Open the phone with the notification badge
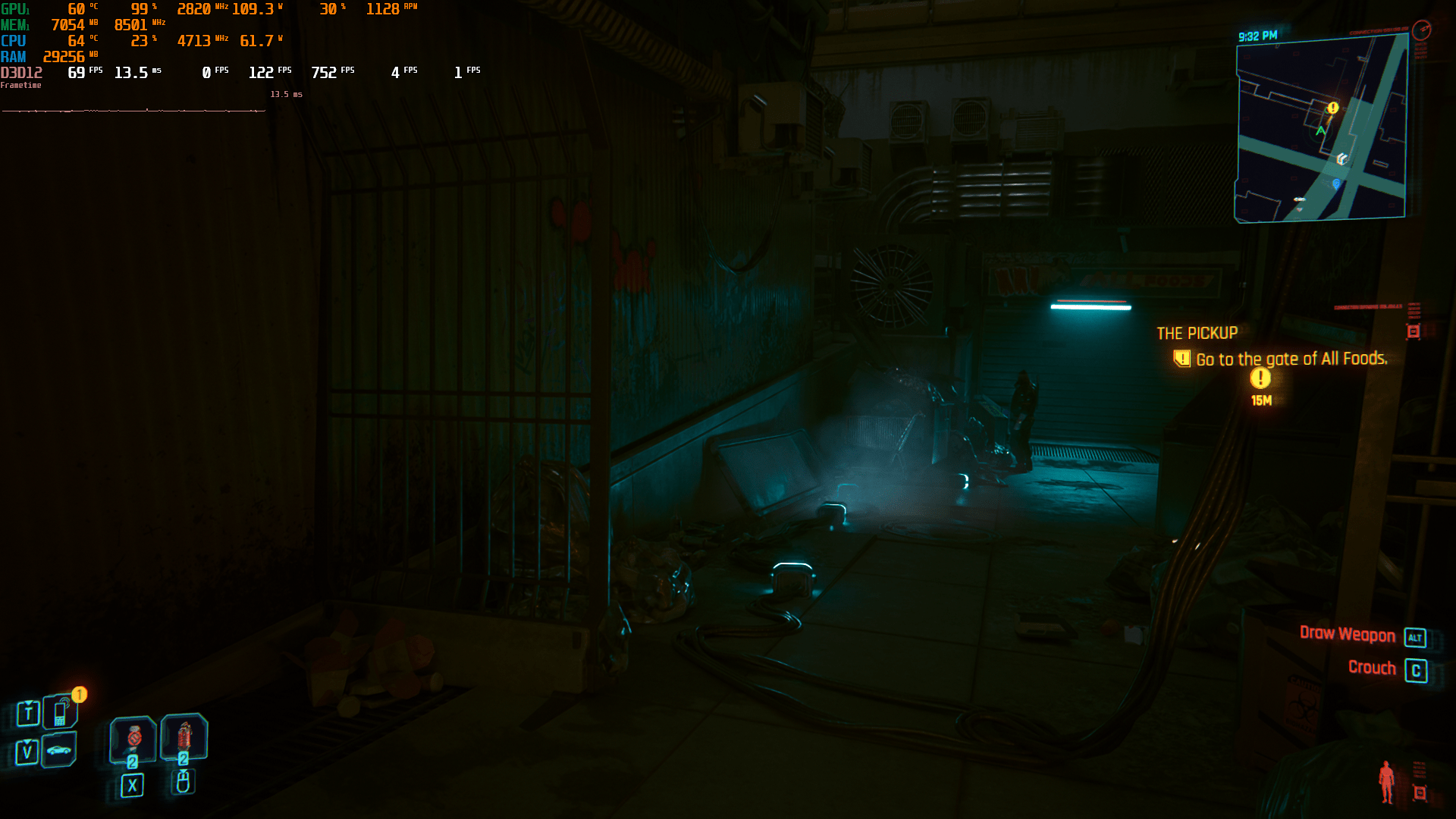 60,712
